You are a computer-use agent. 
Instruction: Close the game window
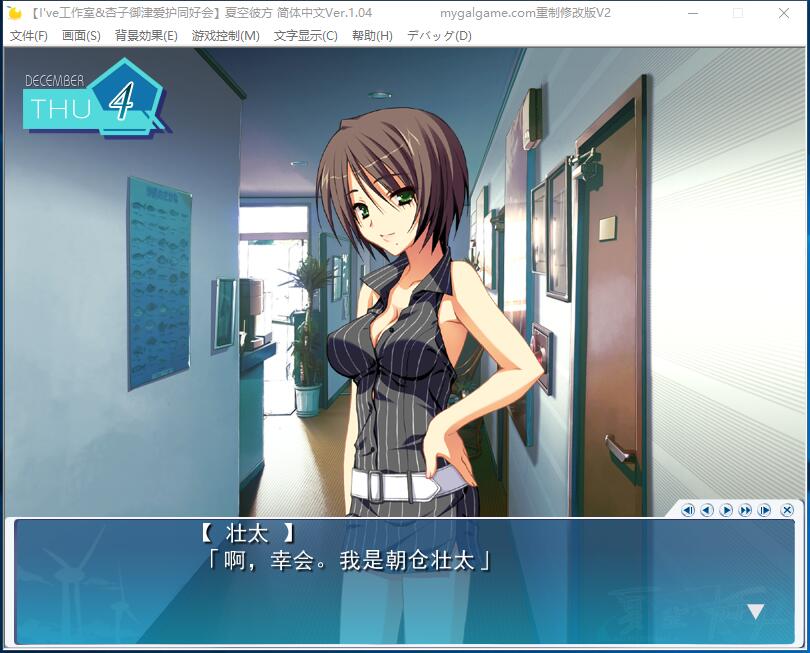[784, 13]
